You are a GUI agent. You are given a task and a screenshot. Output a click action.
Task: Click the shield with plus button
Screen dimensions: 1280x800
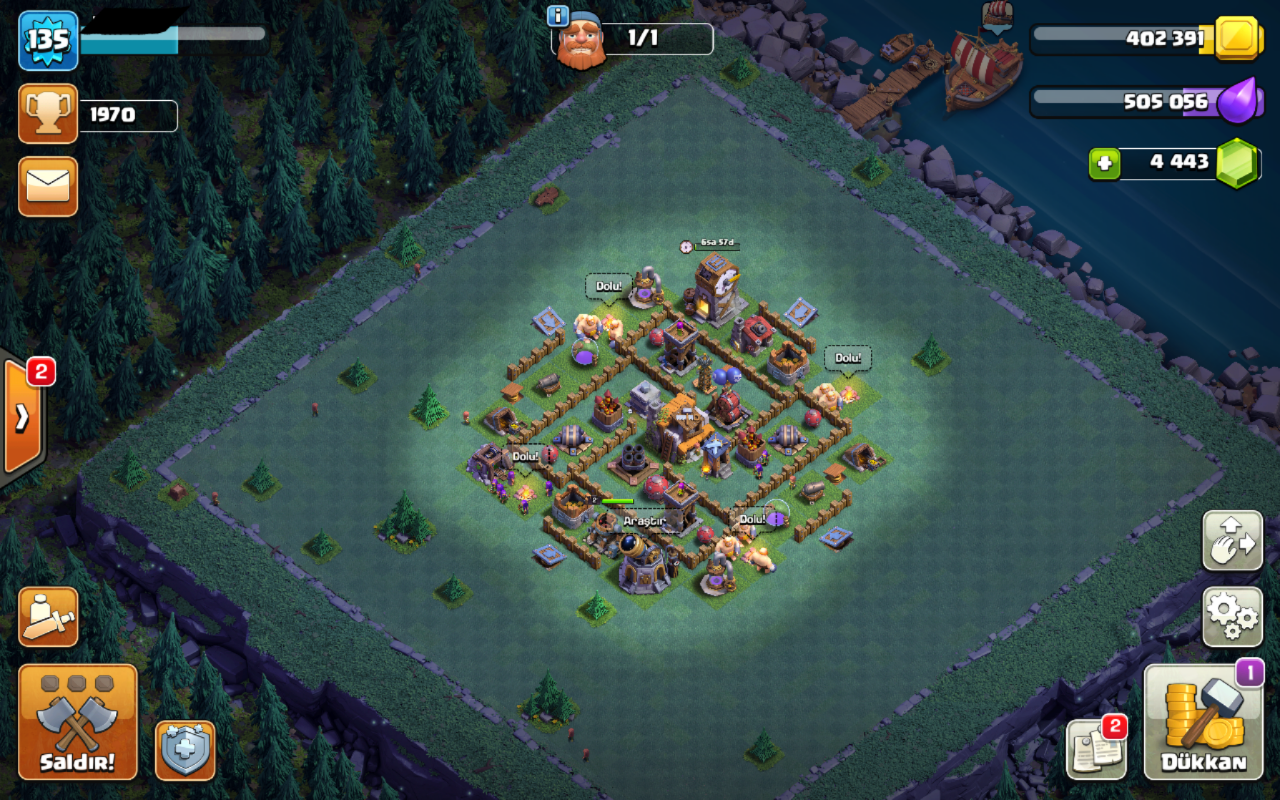(185, 750)
